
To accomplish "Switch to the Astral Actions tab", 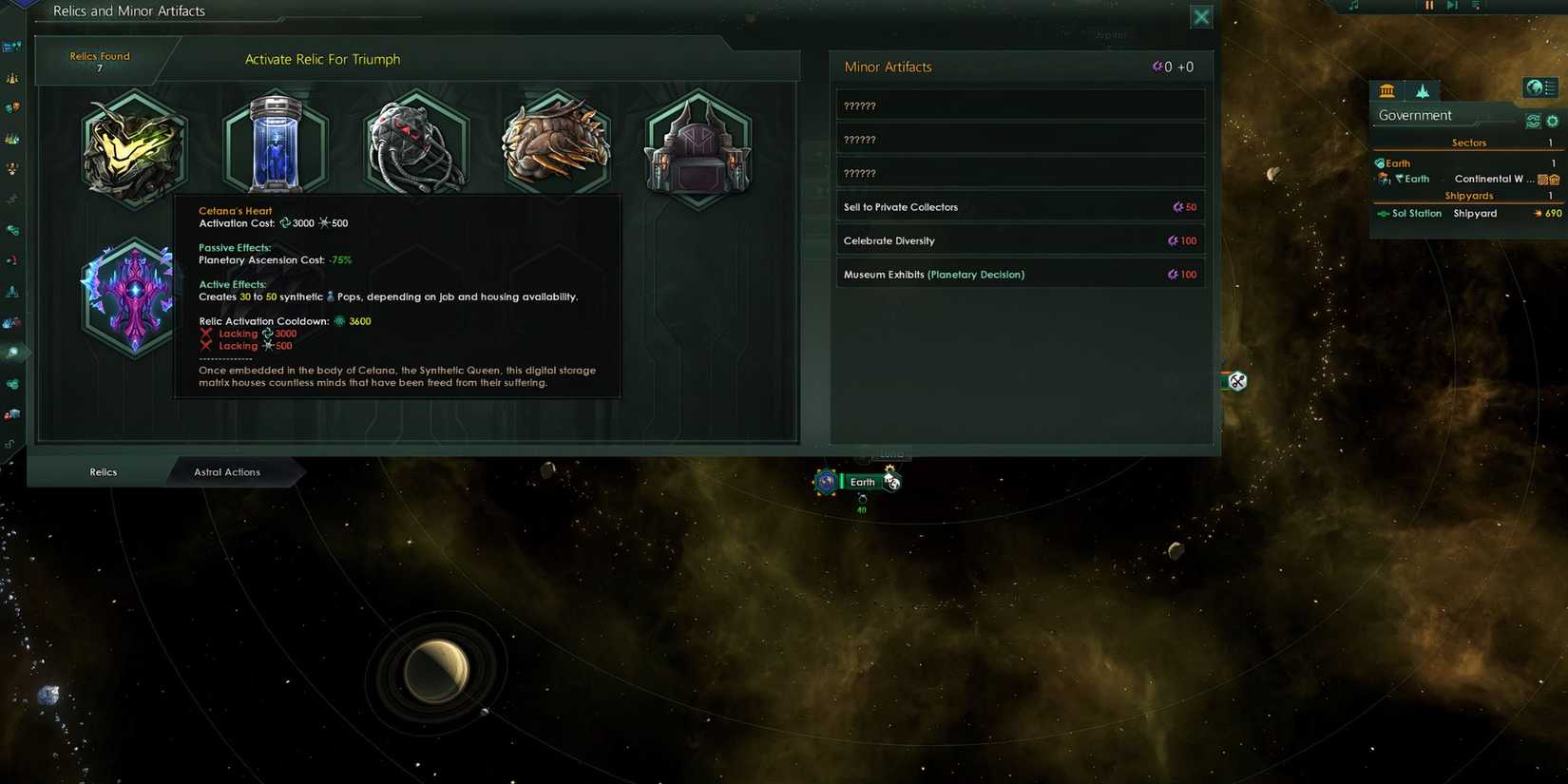I will pyautogui.click(x=227, y=471).
